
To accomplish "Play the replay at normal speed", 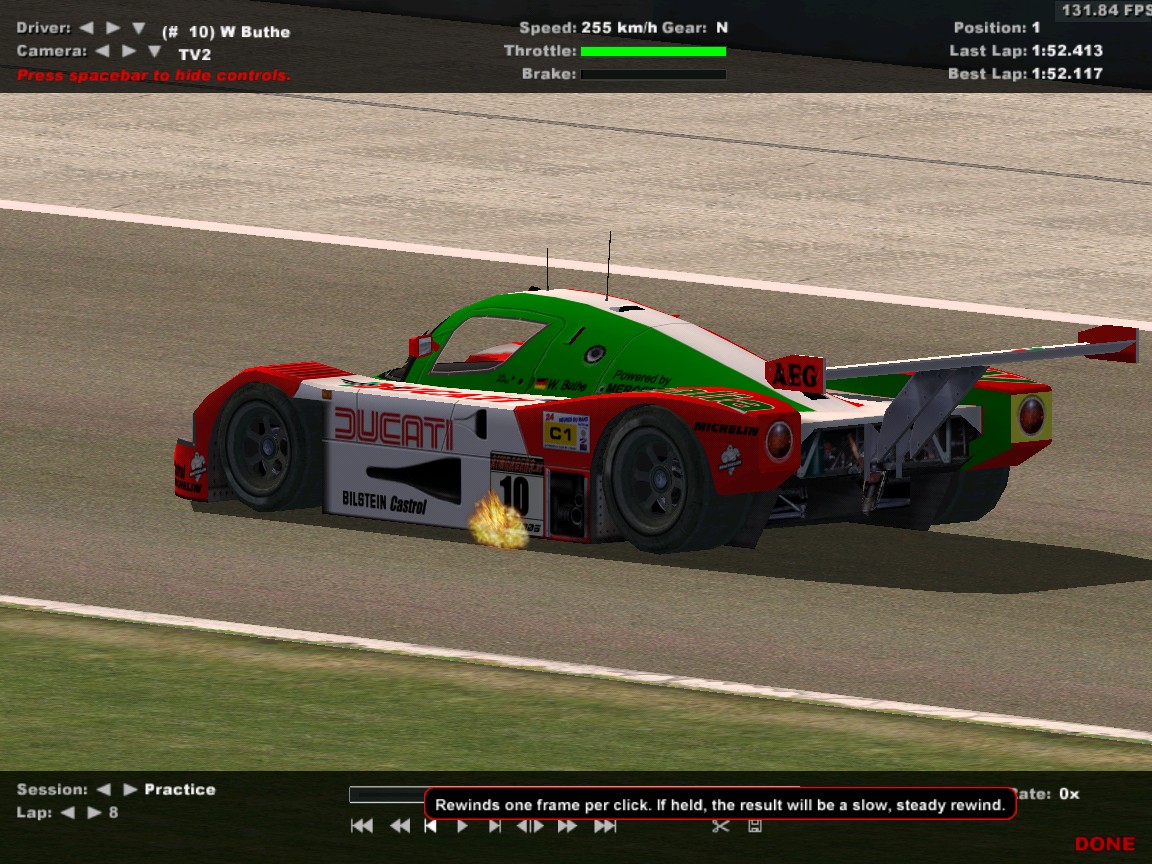I will click(462, 826).
